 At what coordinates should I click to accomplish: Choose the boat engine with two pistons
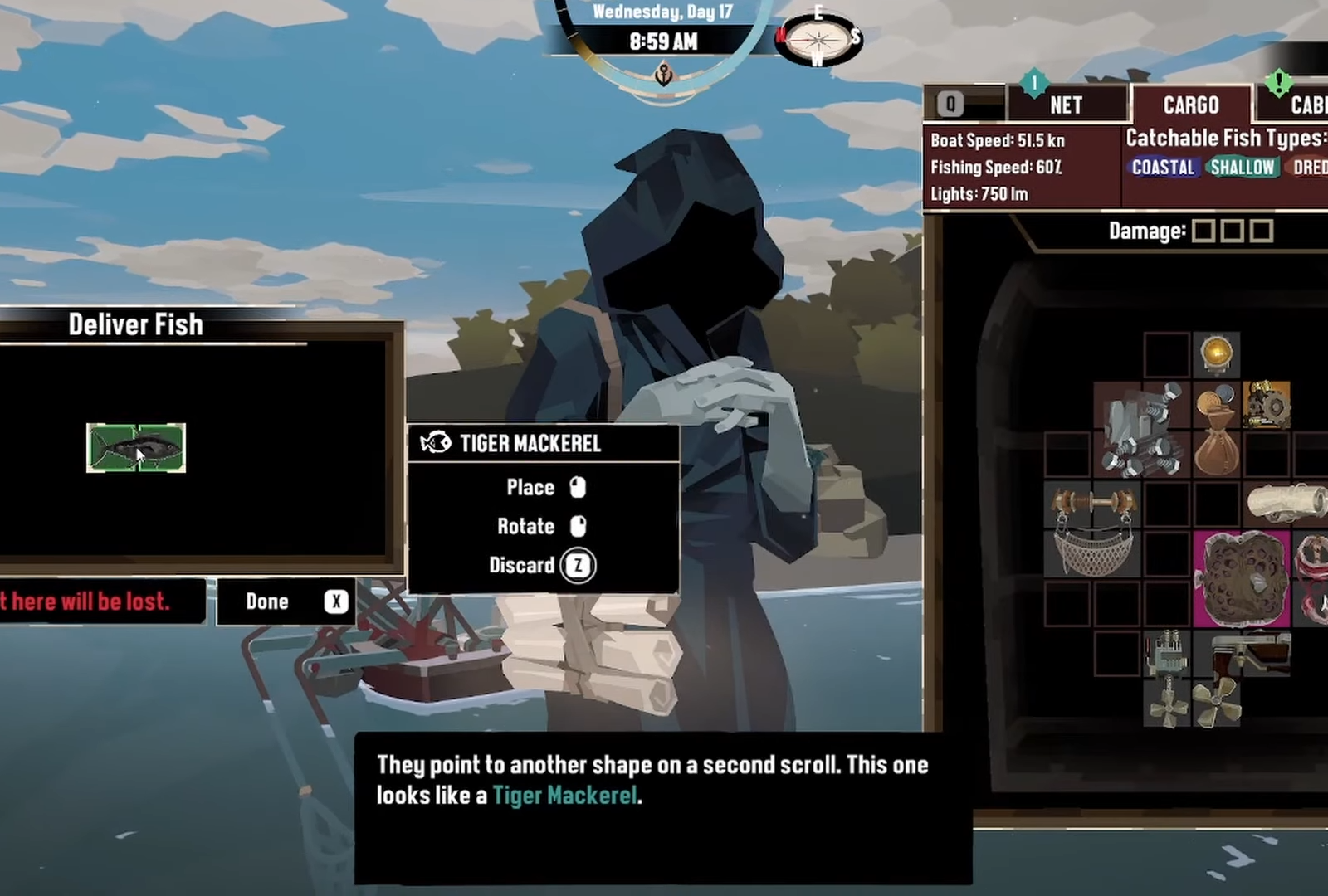pyautogui.click(x=1167, y=653)
